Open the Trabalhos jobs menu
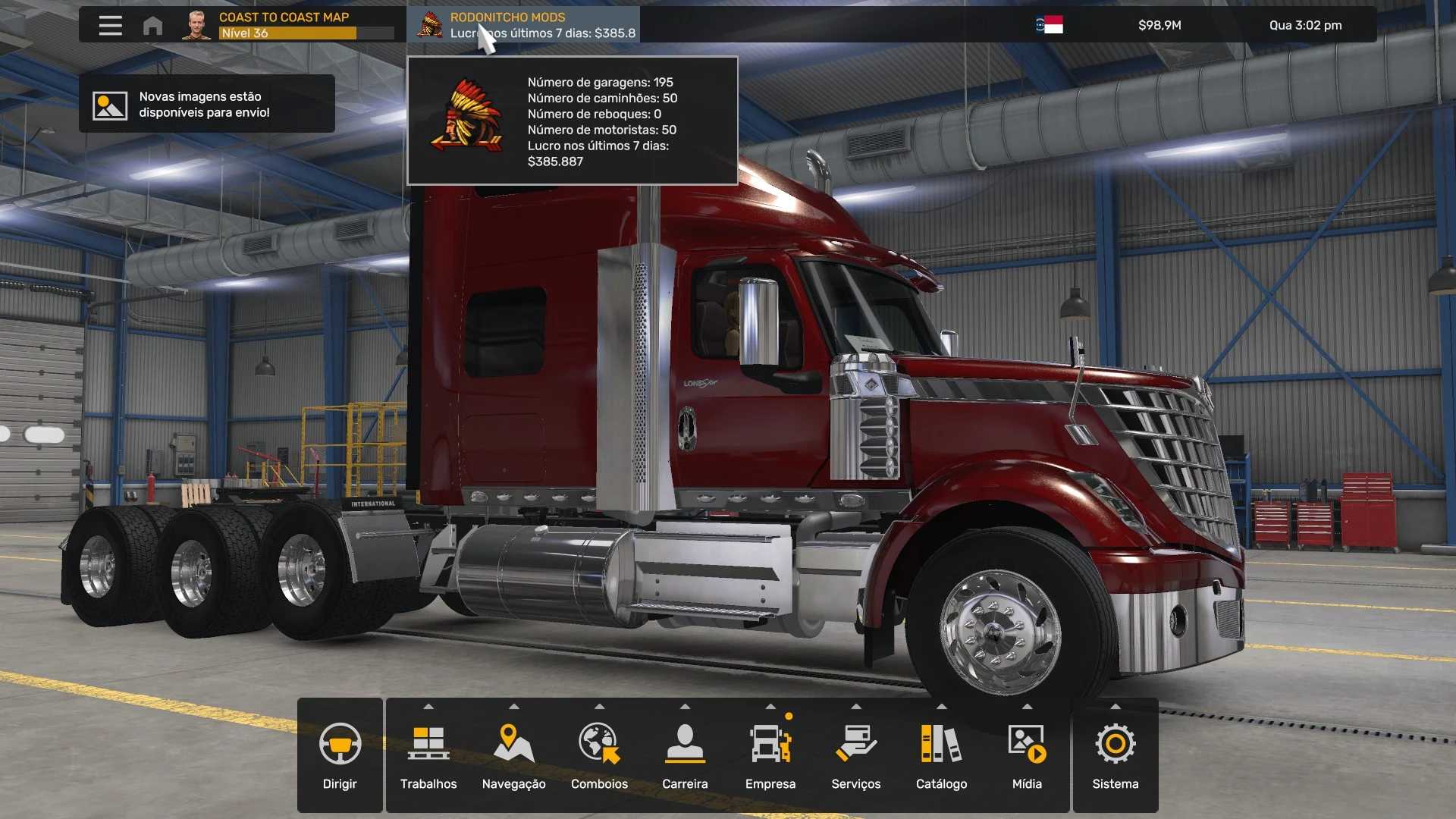The width and height of the screenshot is (1456, 819). [x=428, y=755]
